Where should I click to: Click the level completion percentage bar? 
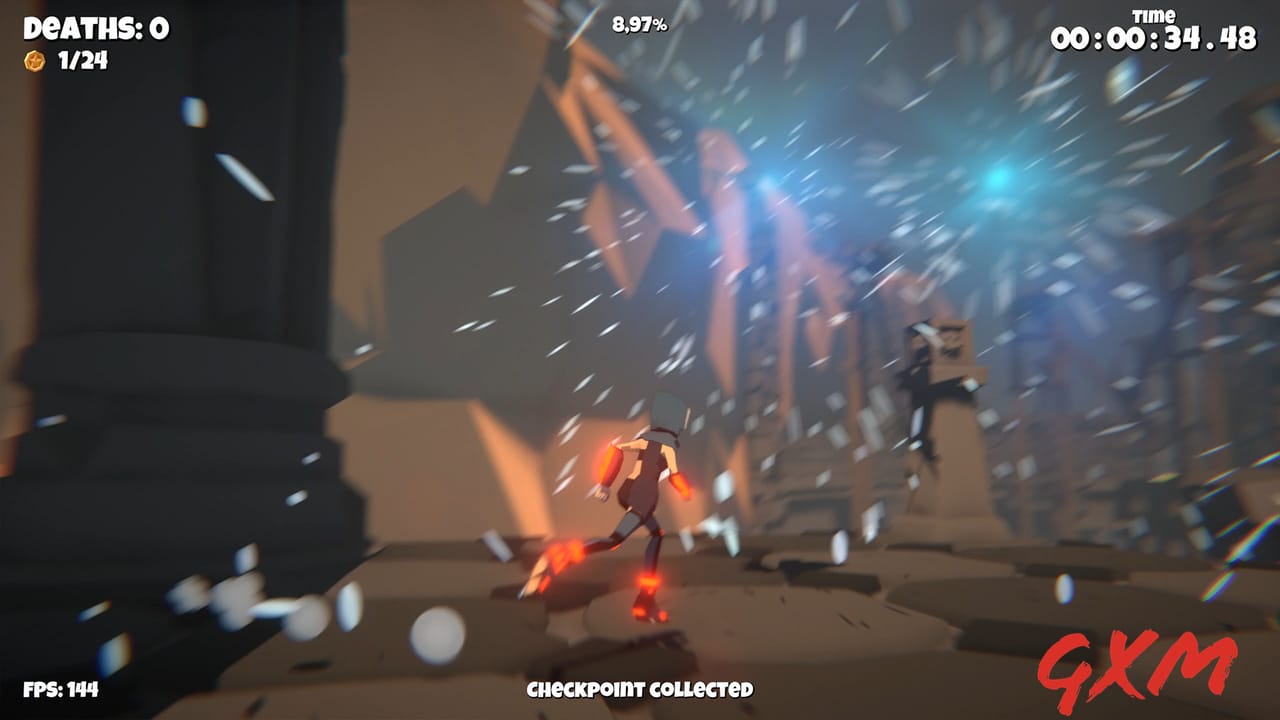click(x=640, y=24)
